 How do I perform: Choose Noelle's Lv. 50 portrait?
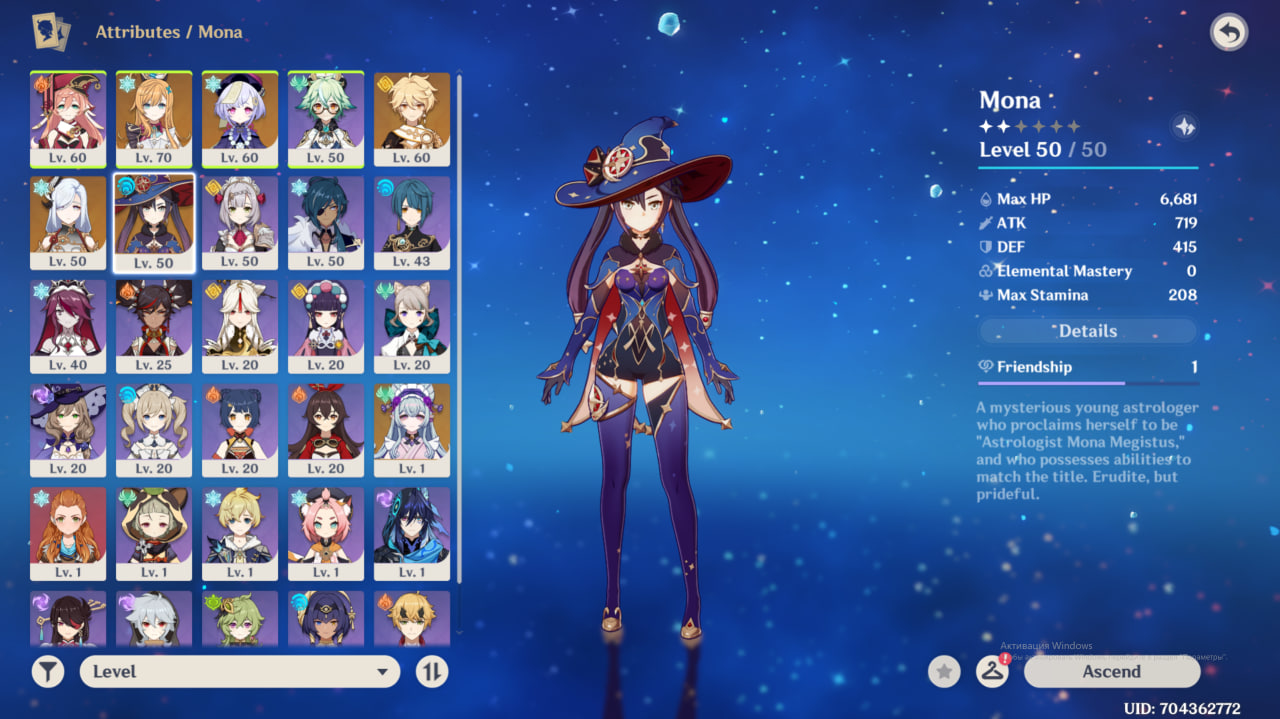point(240,223)
